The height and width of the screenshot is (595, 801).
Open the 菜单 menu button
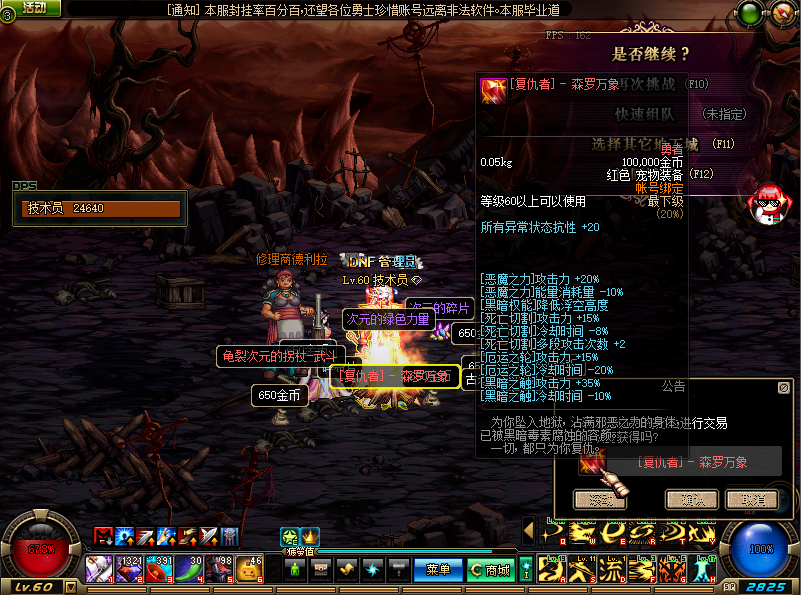pyautogui.click(x=438, y=570)
